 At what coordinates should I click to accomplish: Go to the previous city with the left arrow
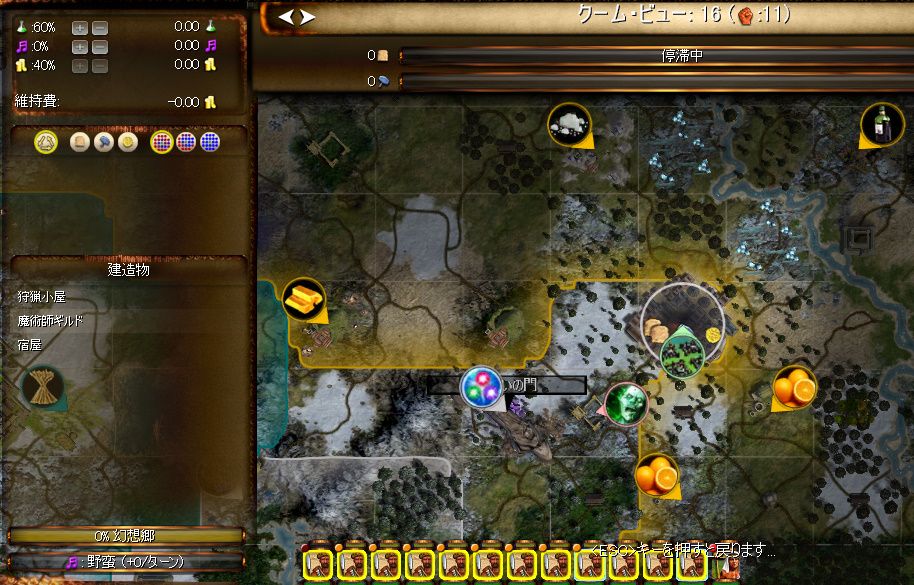pos(287,17)
